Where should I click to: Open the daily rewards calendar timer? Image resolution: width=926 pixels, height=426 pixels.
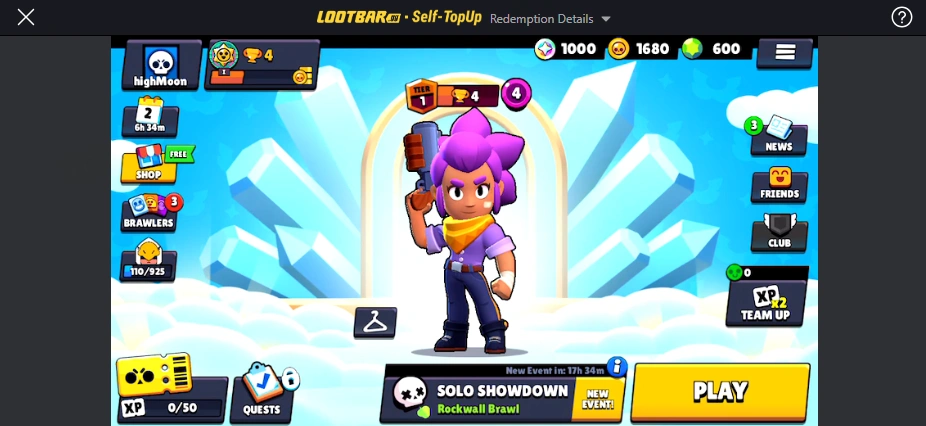(150, 118)
